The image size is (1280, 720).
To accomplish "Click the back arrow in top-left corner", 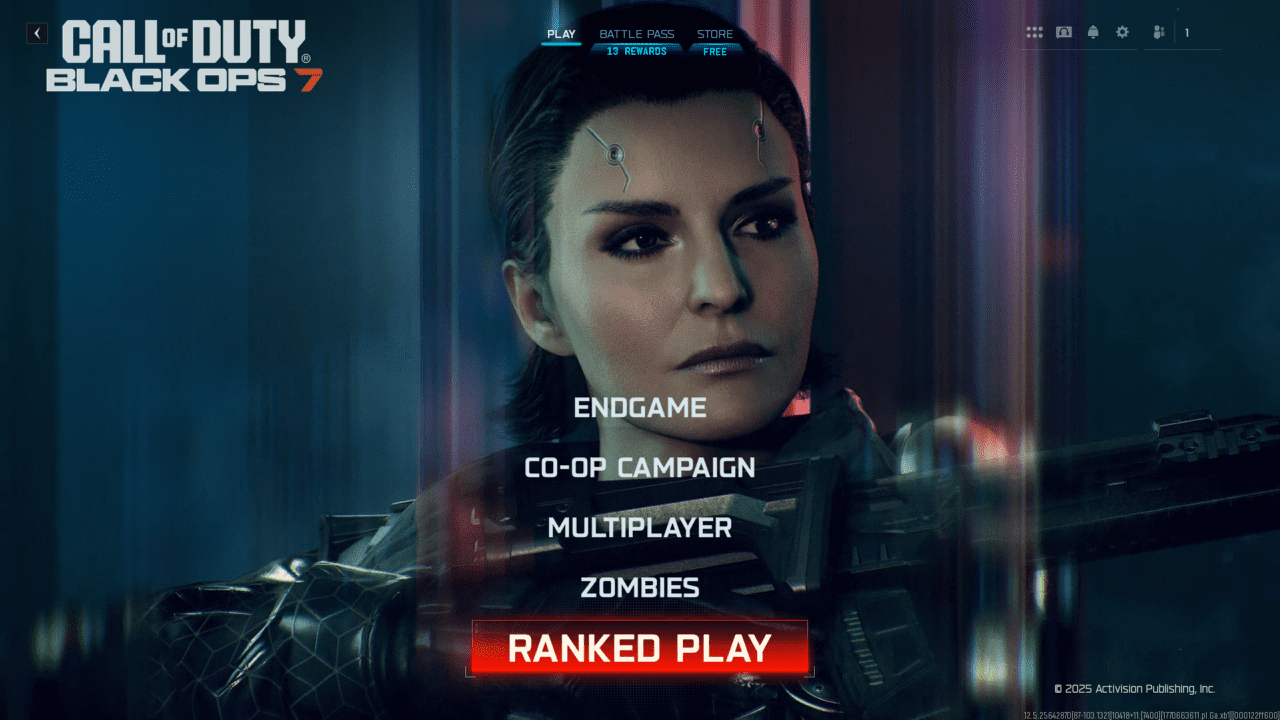I will [36, 32].
